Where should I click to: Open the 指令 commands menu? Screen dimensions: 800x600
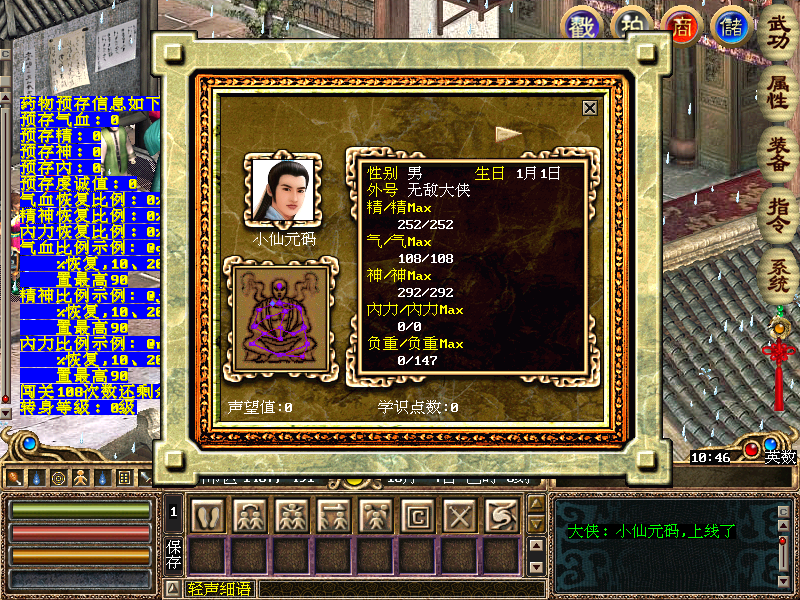coord(778,211)
